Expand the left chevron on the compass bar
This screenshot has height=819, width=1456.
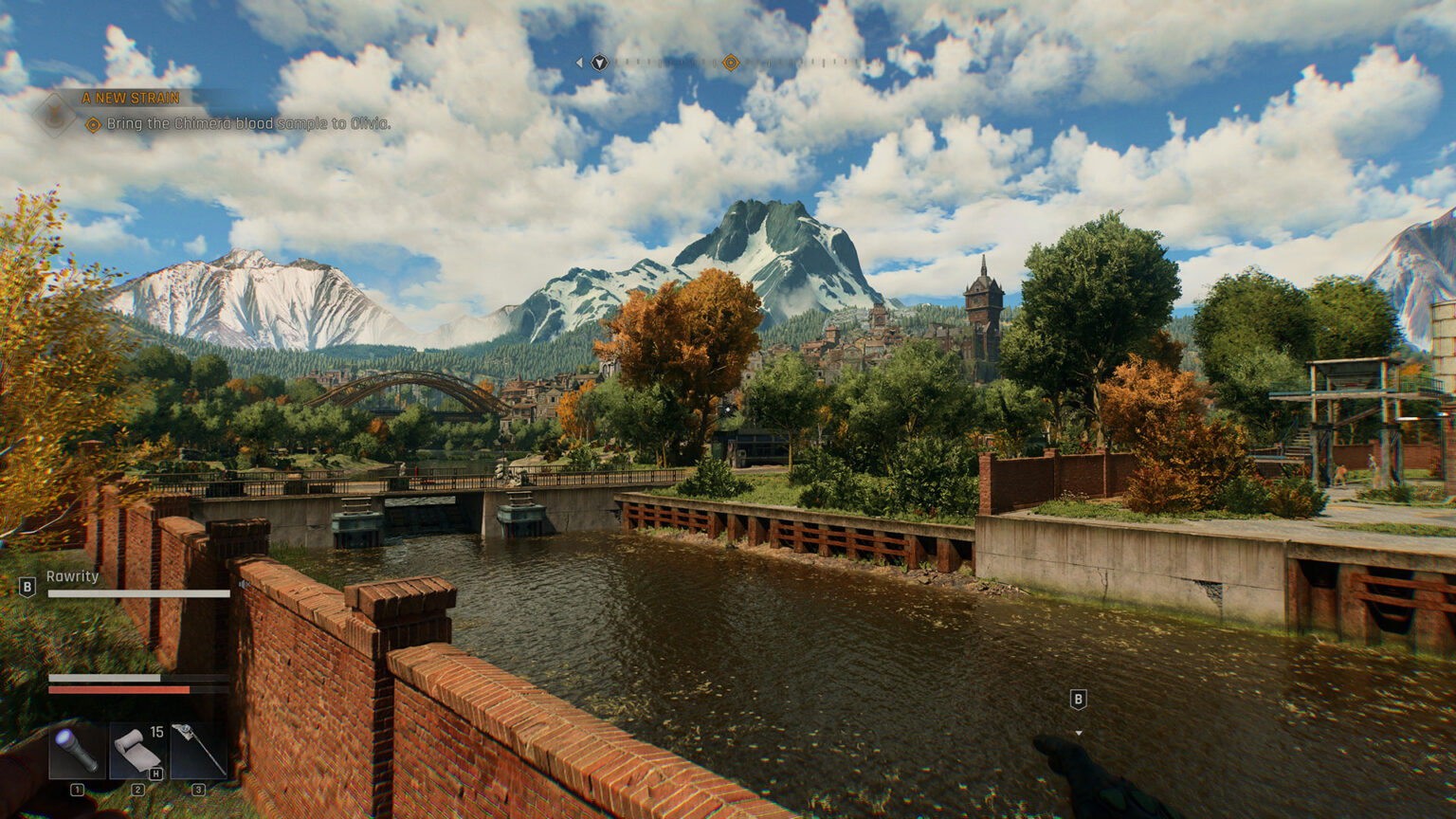pos(580,63)
